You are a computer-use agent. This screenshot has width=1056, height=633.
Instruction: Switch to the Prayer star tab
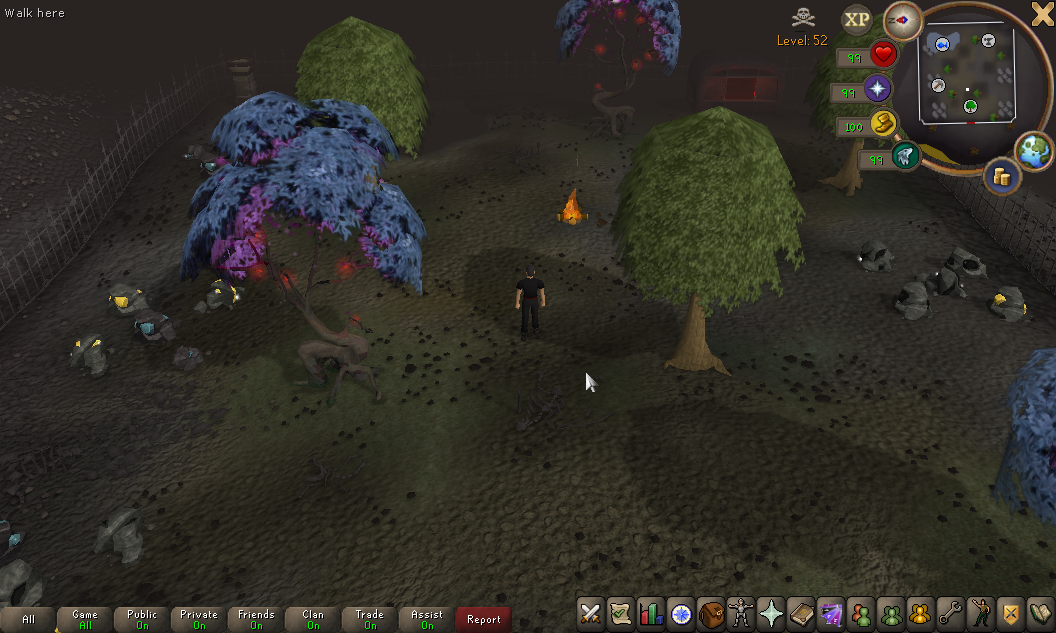coord(771,612)
